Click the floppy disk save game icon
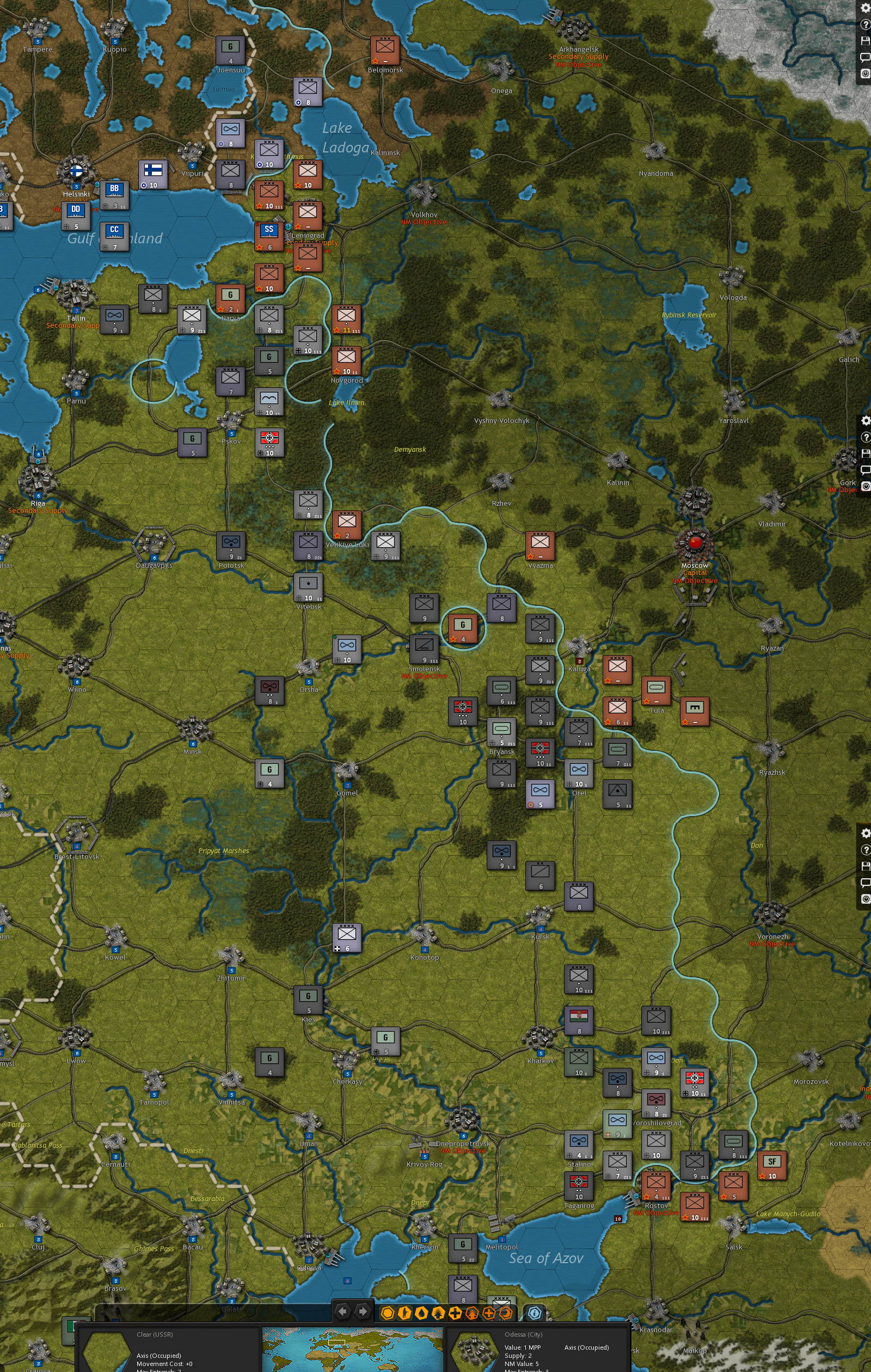 [866, 41]
